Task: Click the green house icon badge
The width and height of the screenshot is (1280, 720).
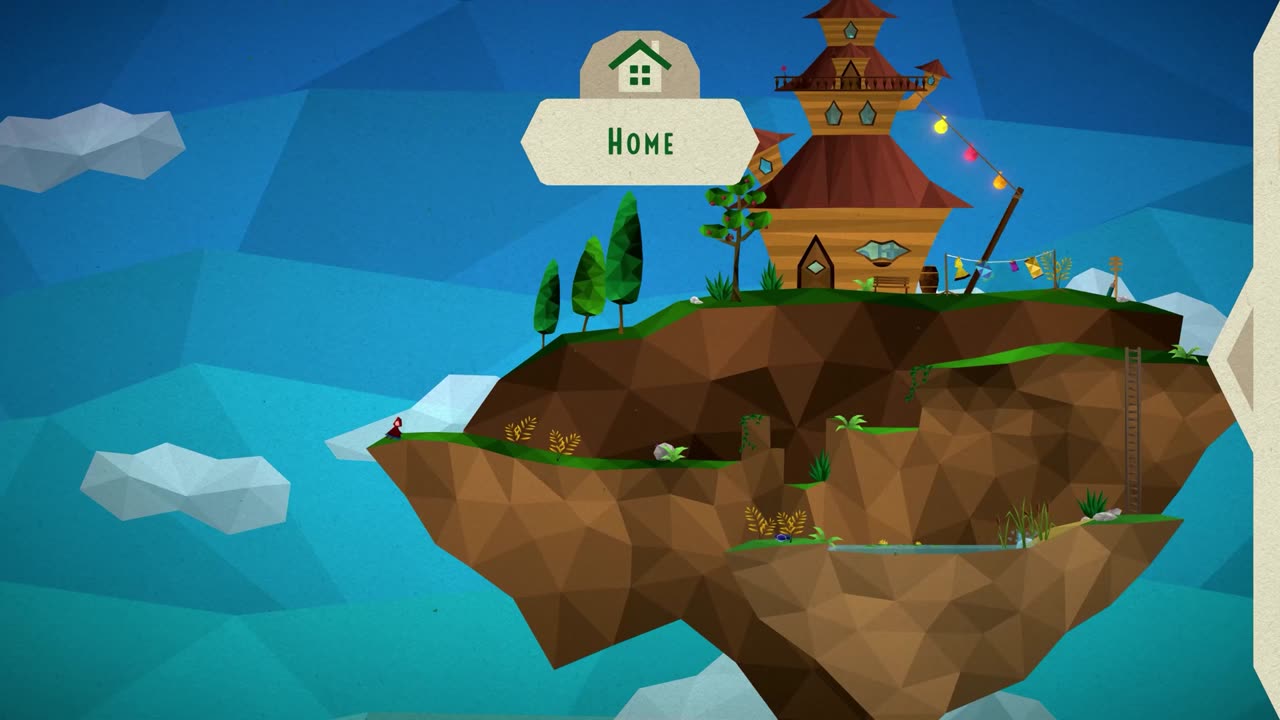Action: [x=640, y=65]
